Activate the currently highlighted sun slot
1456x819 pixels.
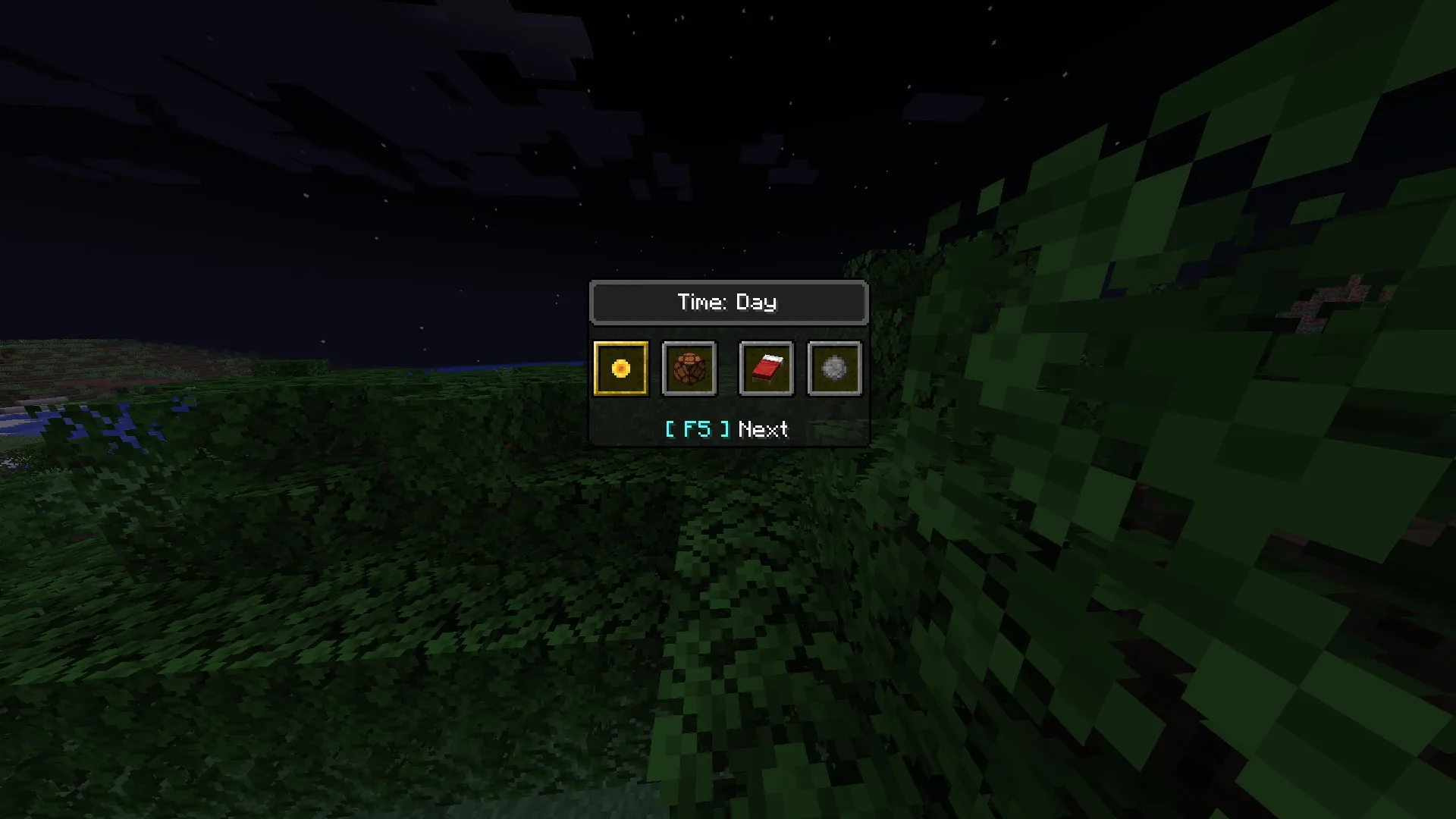(x=620, y=369)
